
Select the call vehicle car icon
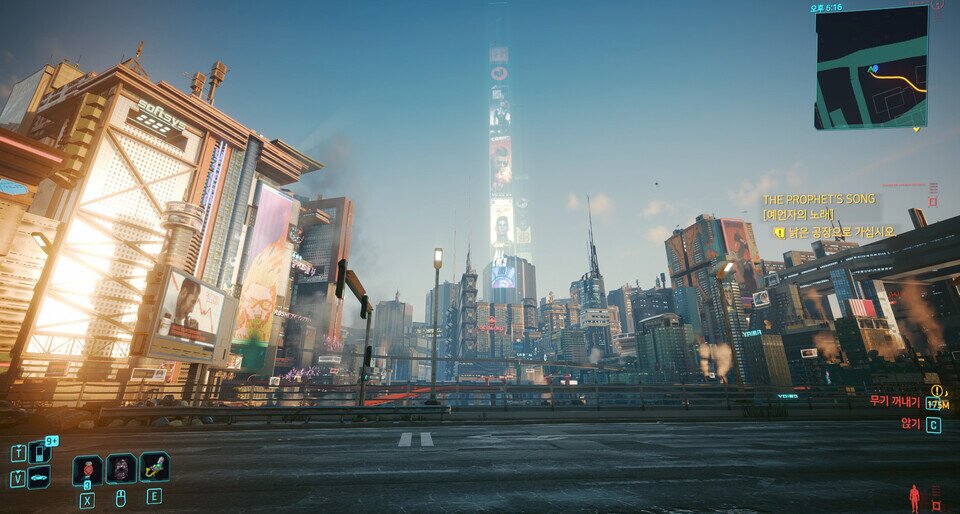pyautogui.click(x=39, y=478)
